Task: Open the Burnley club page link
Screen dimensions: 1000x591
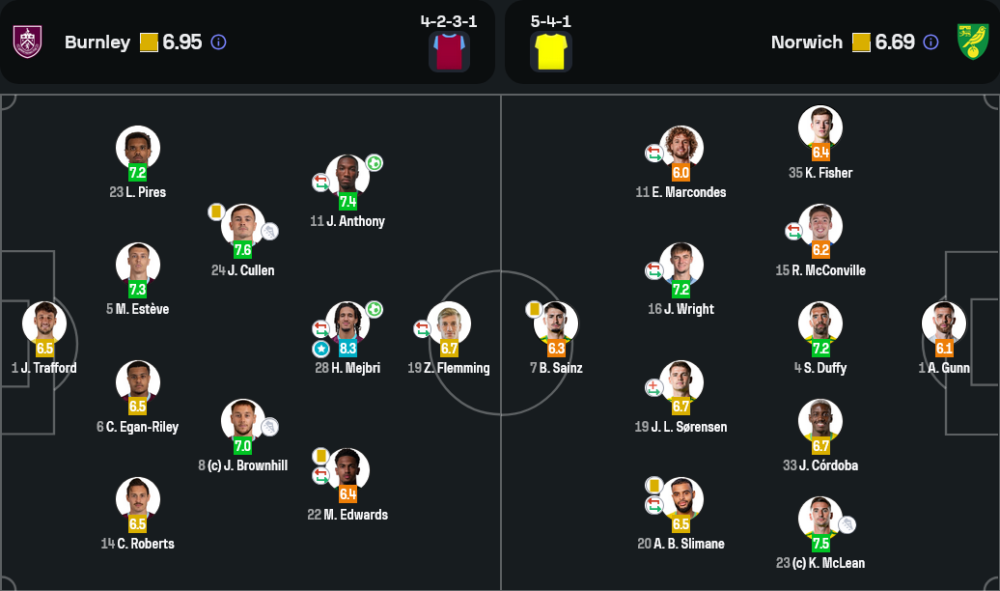Action: coord(97,42)
